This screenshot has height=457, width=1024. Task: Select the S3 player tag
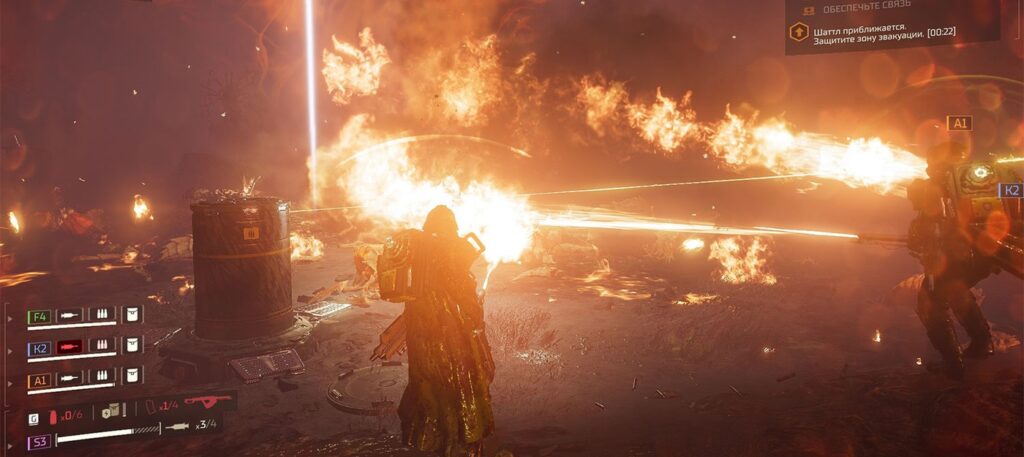(x=38, y=441)
